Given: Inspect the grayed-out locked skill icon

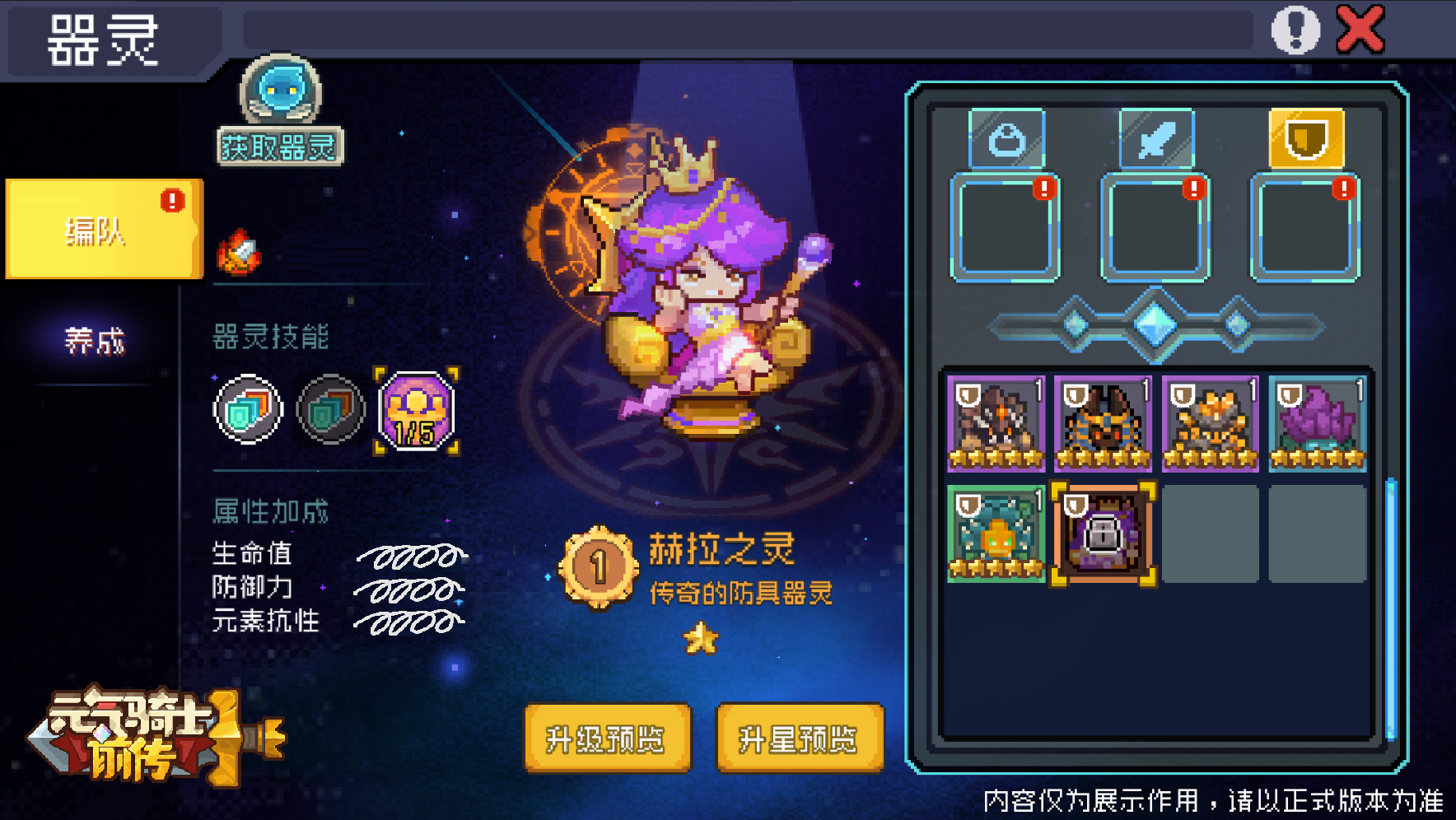Looking at the screenshot, I should point(330,409).
